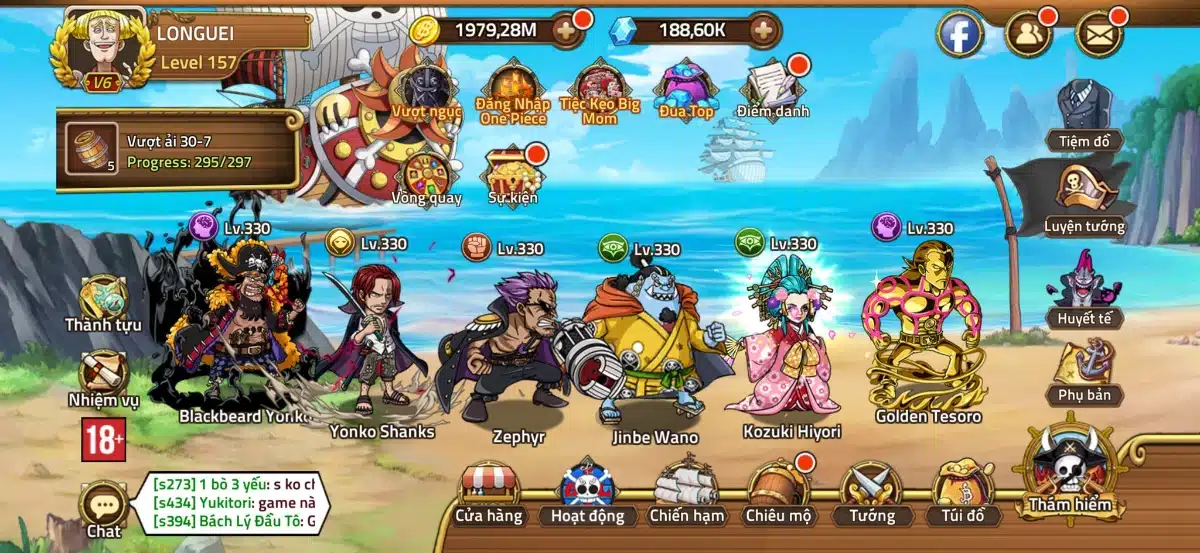
Task: Open Thành tựu achievements
Action: point(103,300)
